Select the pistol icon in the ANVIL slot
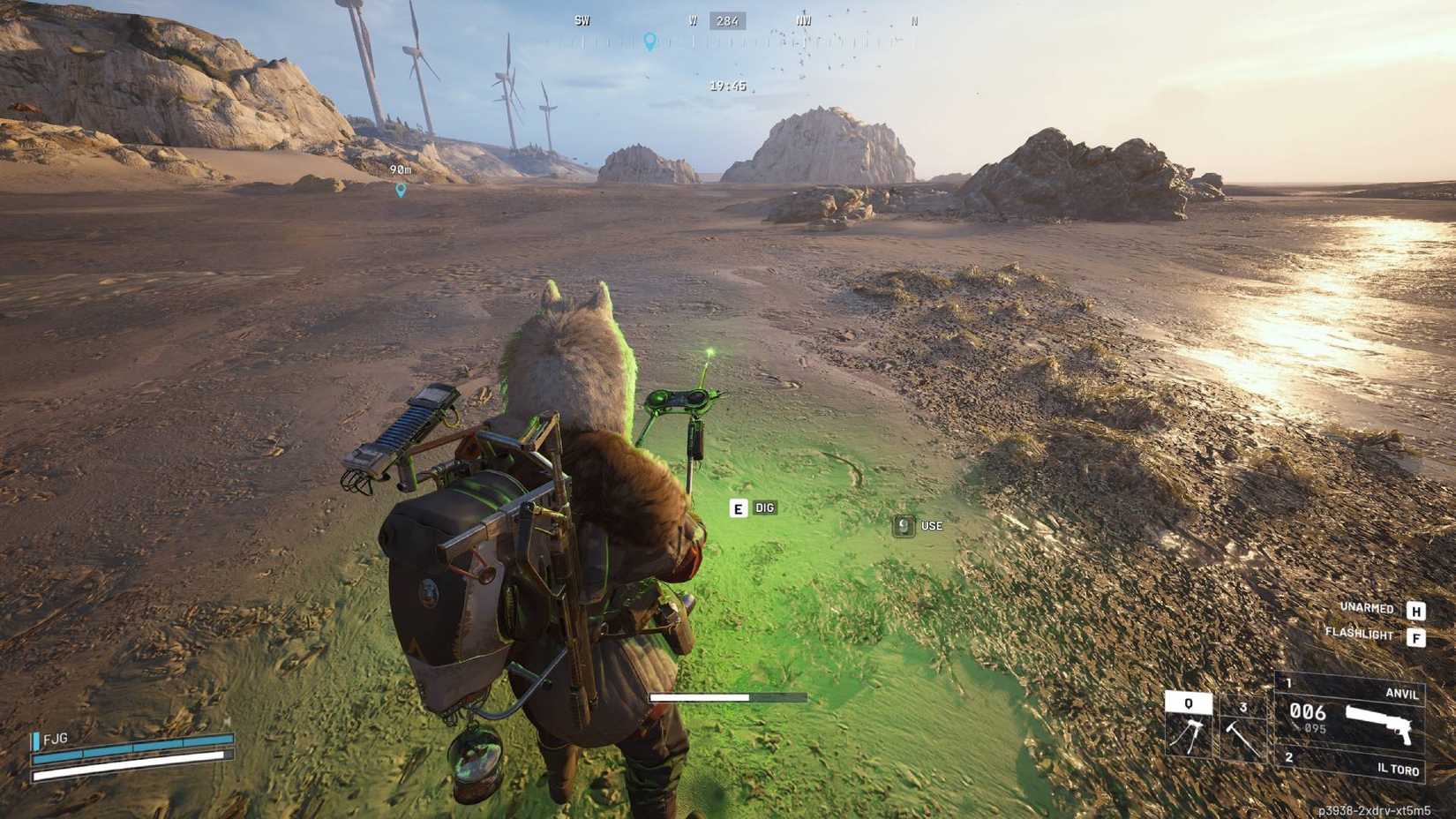1456x819 pixels. point(1377,723)
